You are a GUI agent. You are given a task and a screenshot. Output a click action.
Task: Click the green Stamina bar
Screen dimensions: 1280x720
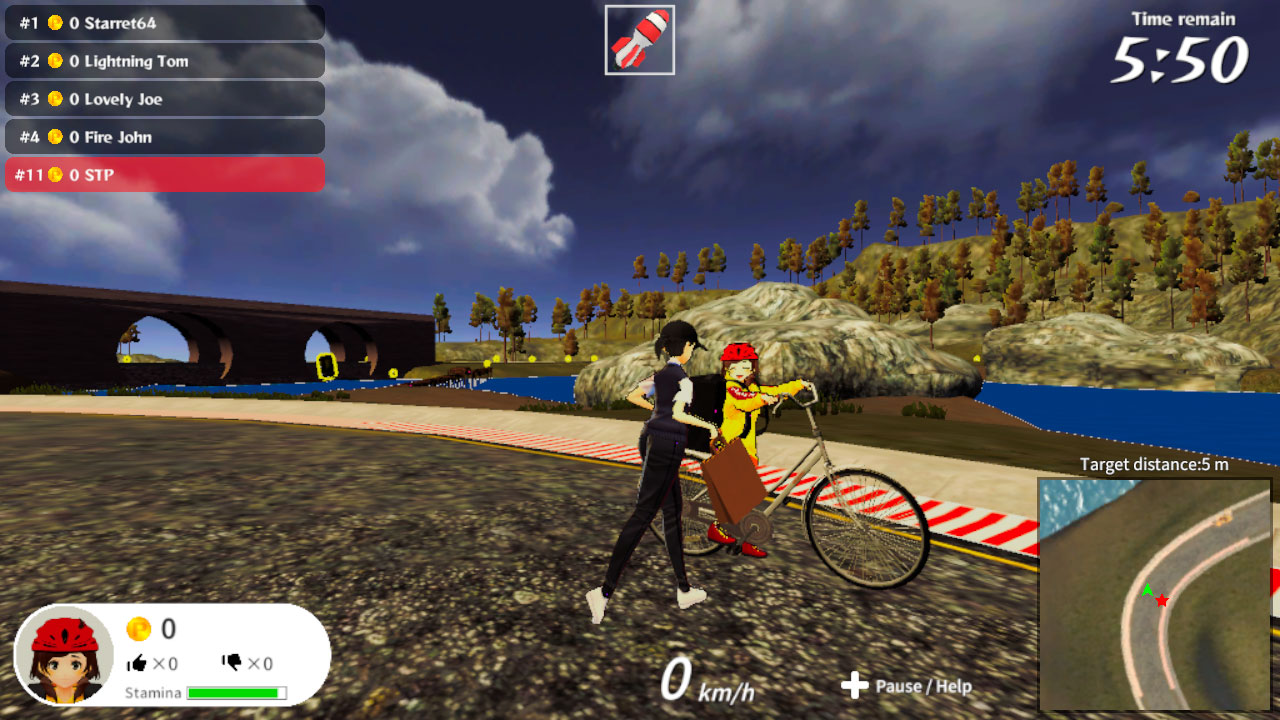[234, 691]
